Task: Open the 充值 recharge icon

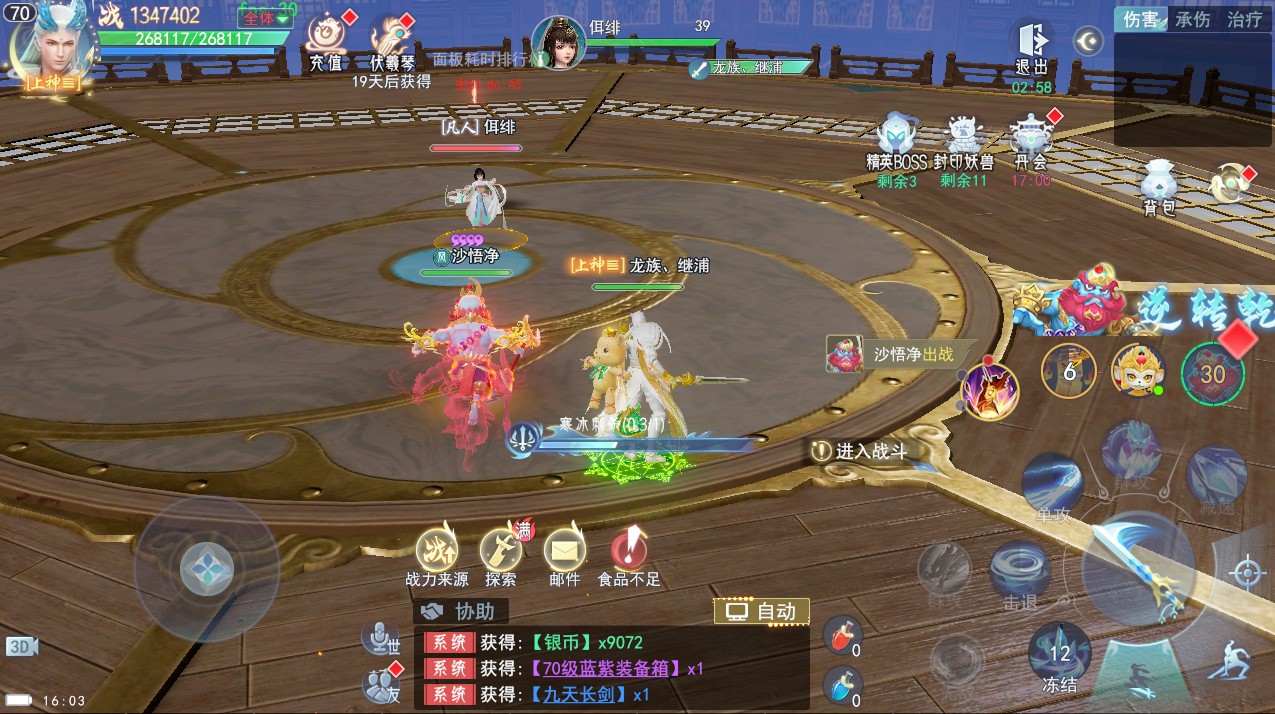Action: click(x=326, y=40)
